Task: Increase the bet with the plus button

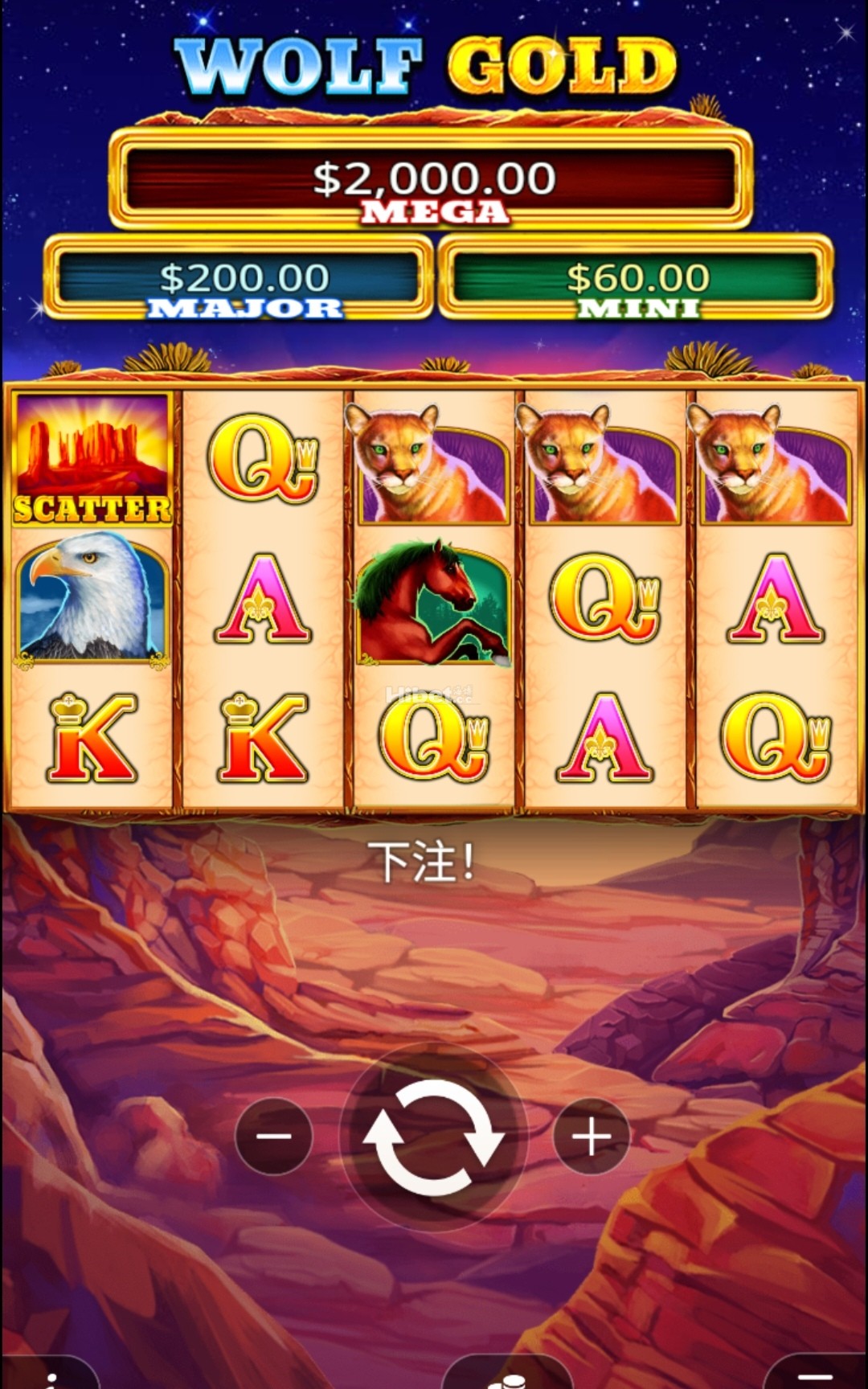Action: 592,1137
